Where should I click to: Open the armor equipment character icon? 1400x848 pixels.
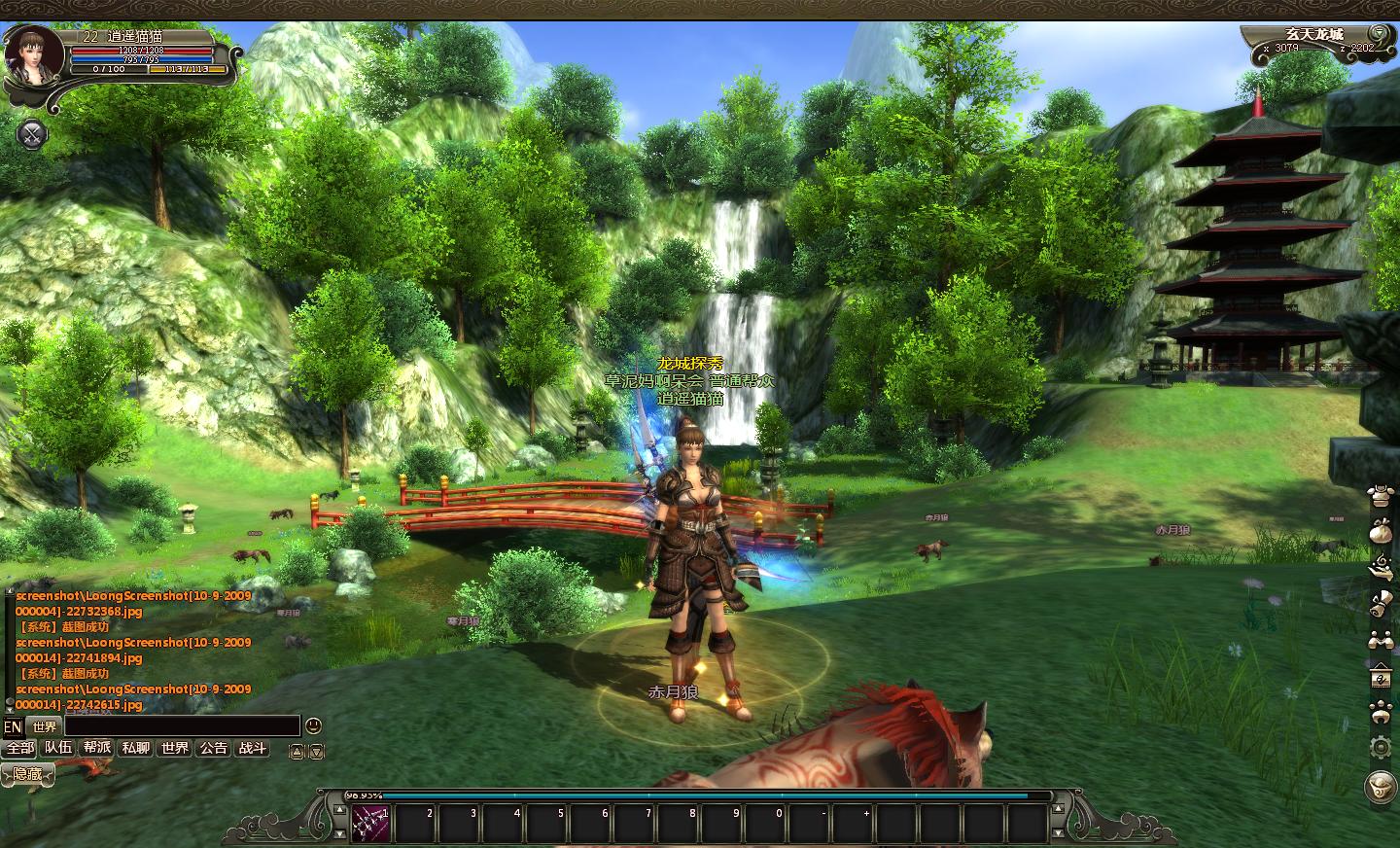tap(1379, 496)
